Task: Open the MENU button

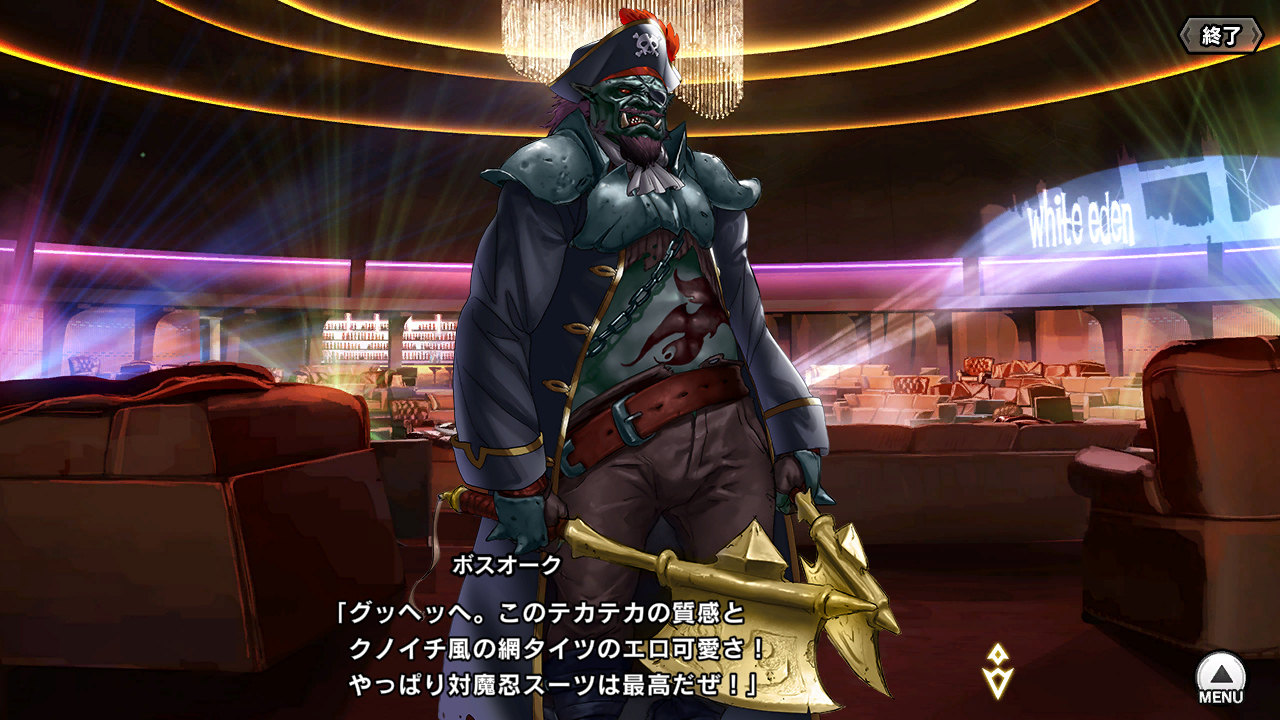Action: click(x=1220, y=677)
